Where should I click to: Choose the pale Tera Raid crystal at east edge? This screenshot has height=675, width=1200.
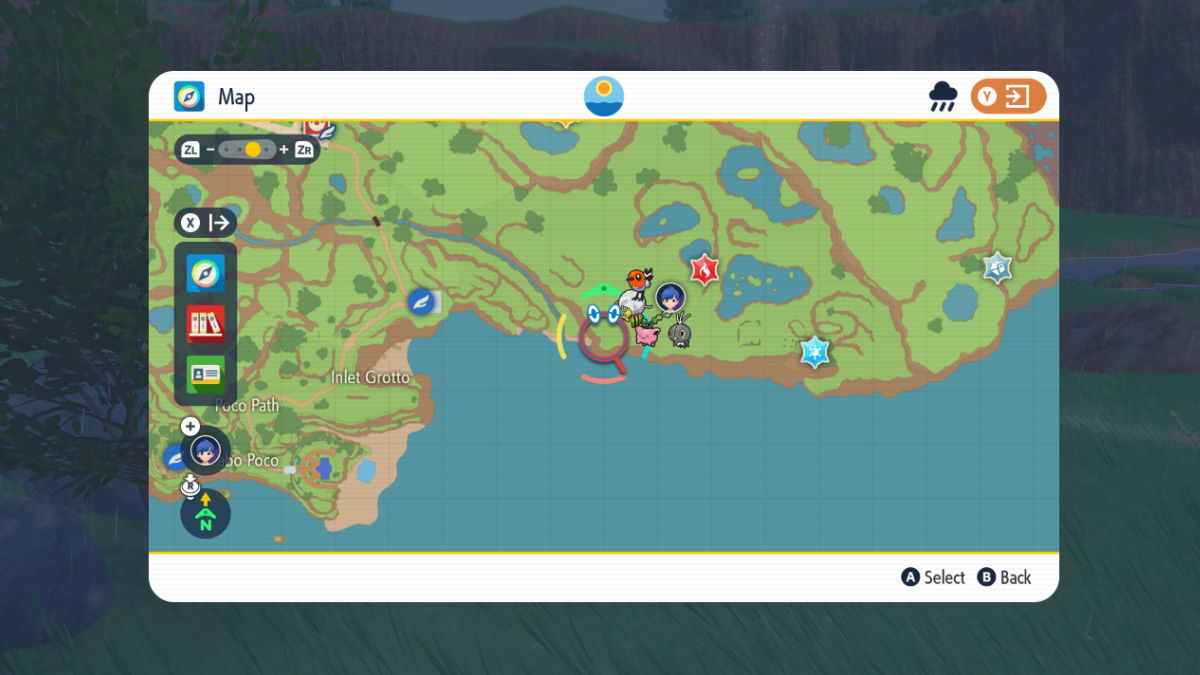click(x=997, y=267)
